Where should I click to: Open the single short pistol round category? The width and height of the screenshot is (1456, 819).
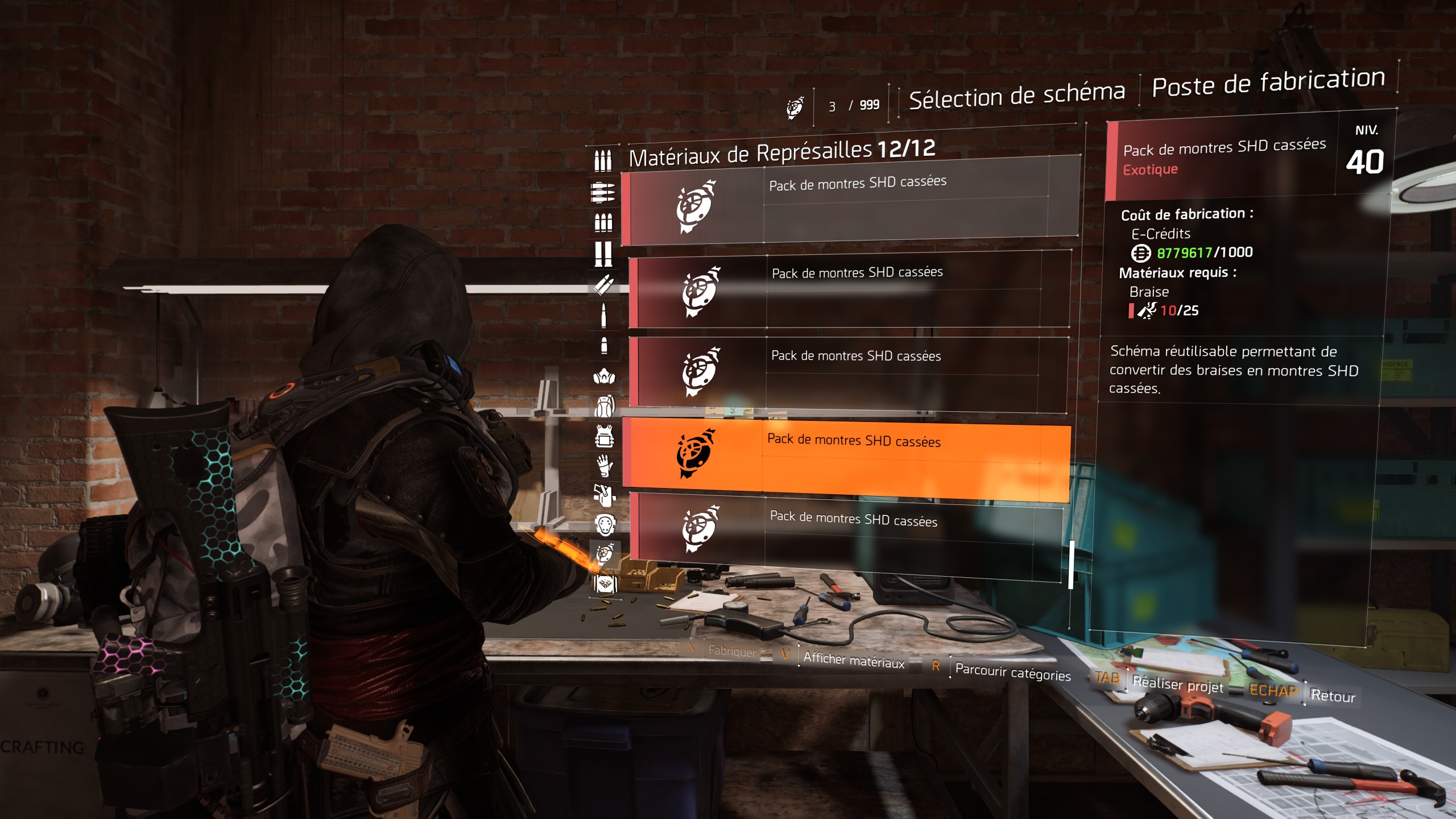(x=604, y=346)
